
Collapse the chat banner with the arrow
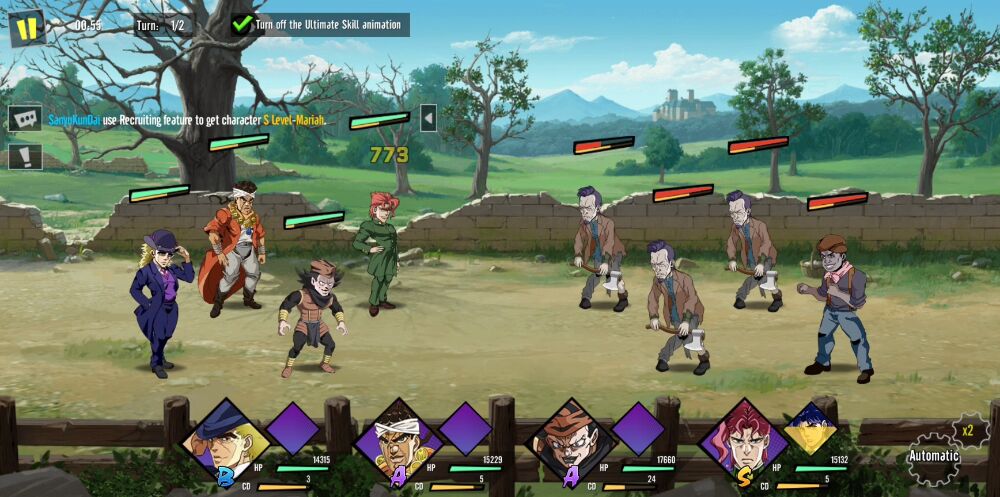click(428, 118)
